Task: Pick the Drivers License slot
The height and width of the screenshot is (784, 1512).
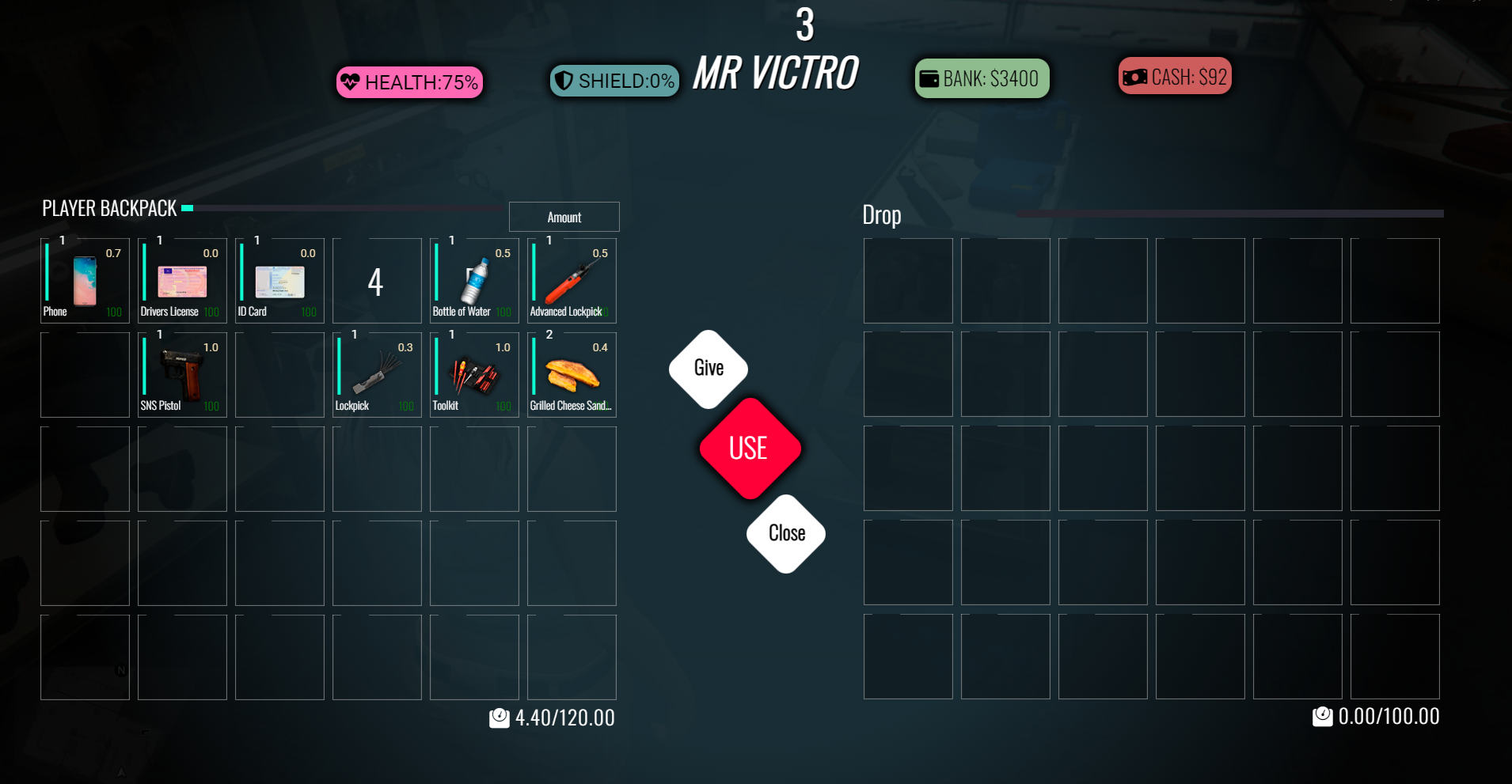Action: [182, 281]
